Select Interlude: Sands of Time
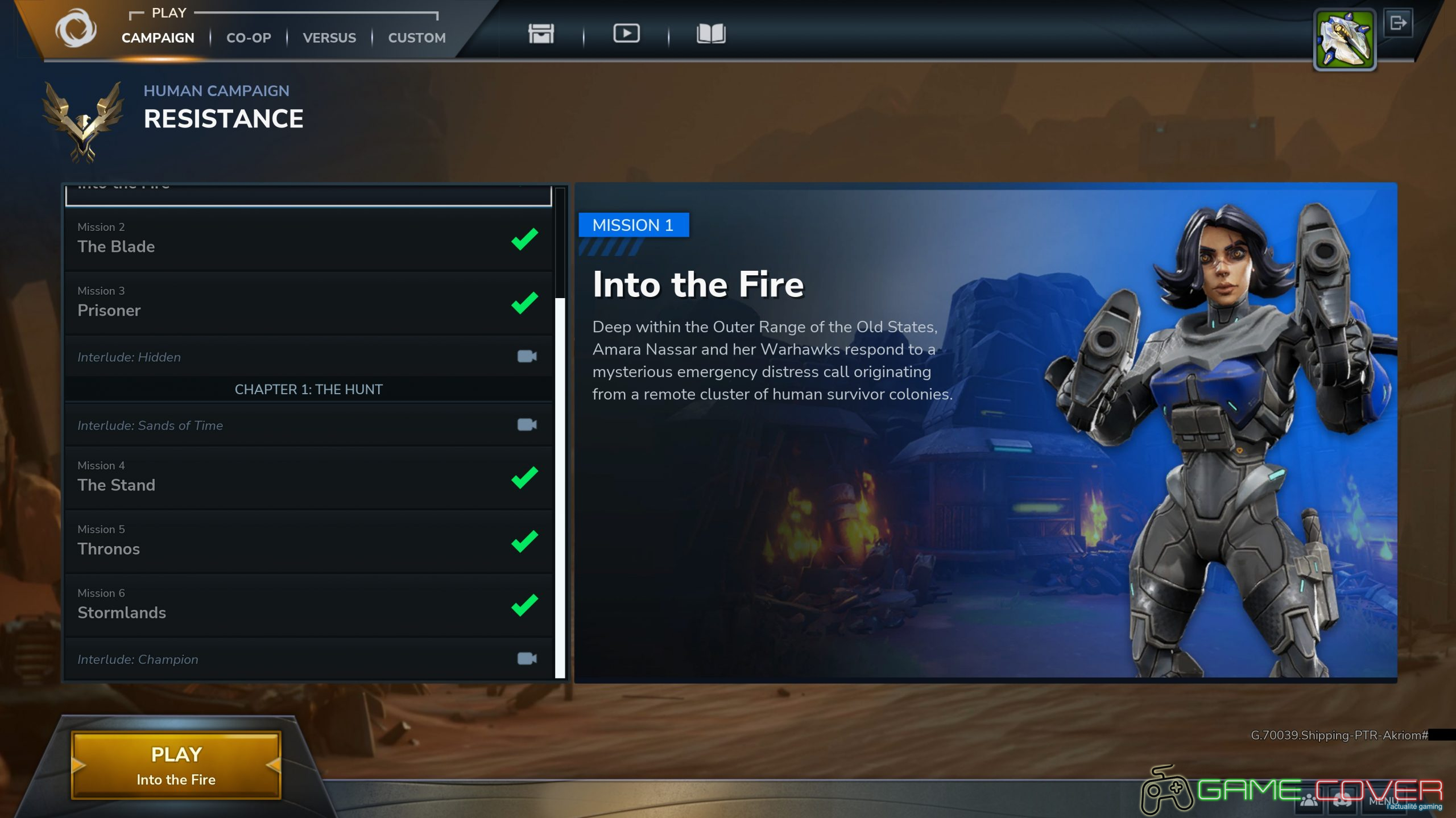The image size is (1456, 818). tap(308, 425)
